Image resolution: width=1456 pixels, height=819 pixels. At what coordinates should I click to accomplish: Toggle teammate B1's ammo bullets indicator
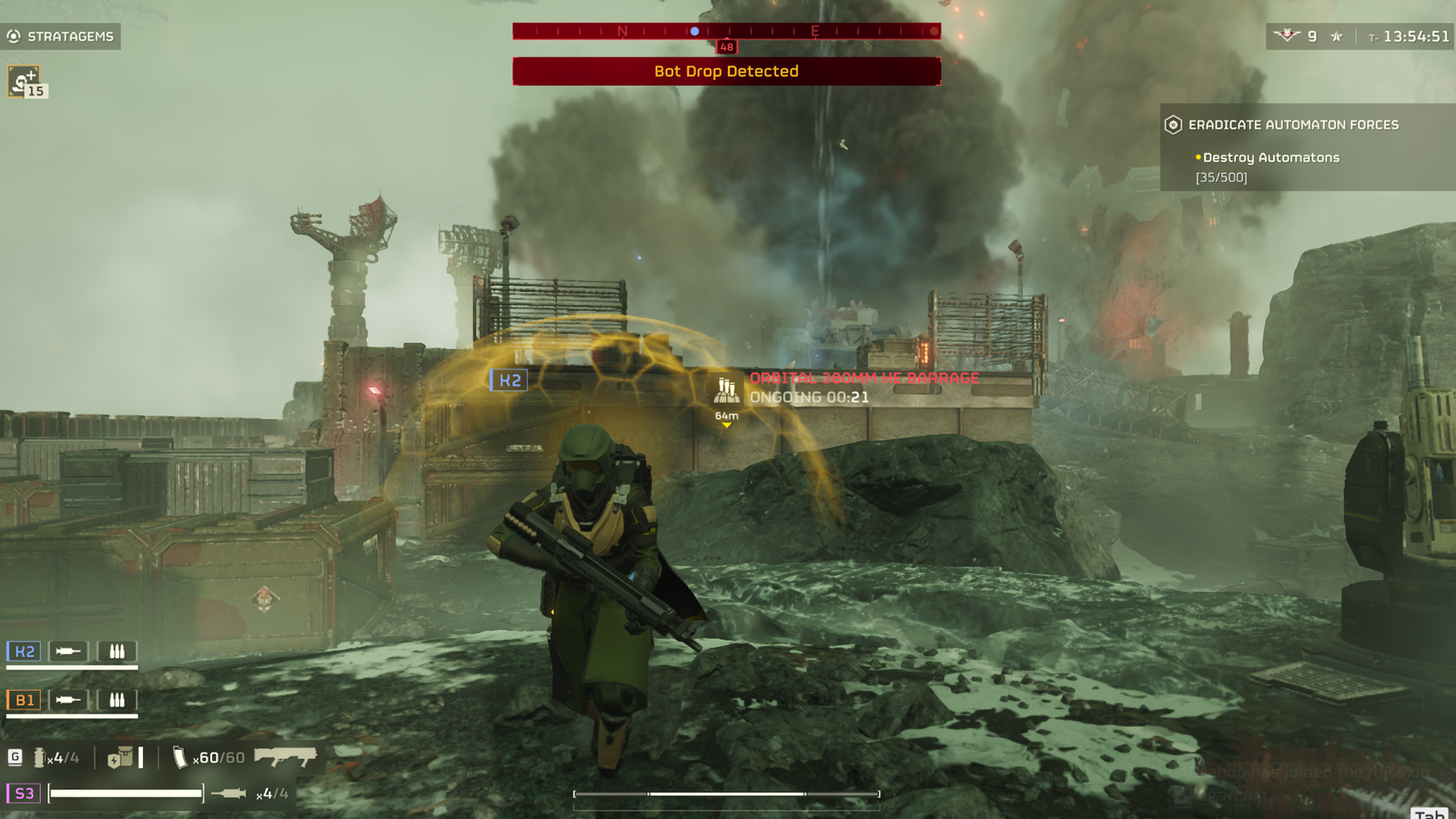tap(118, 702)
